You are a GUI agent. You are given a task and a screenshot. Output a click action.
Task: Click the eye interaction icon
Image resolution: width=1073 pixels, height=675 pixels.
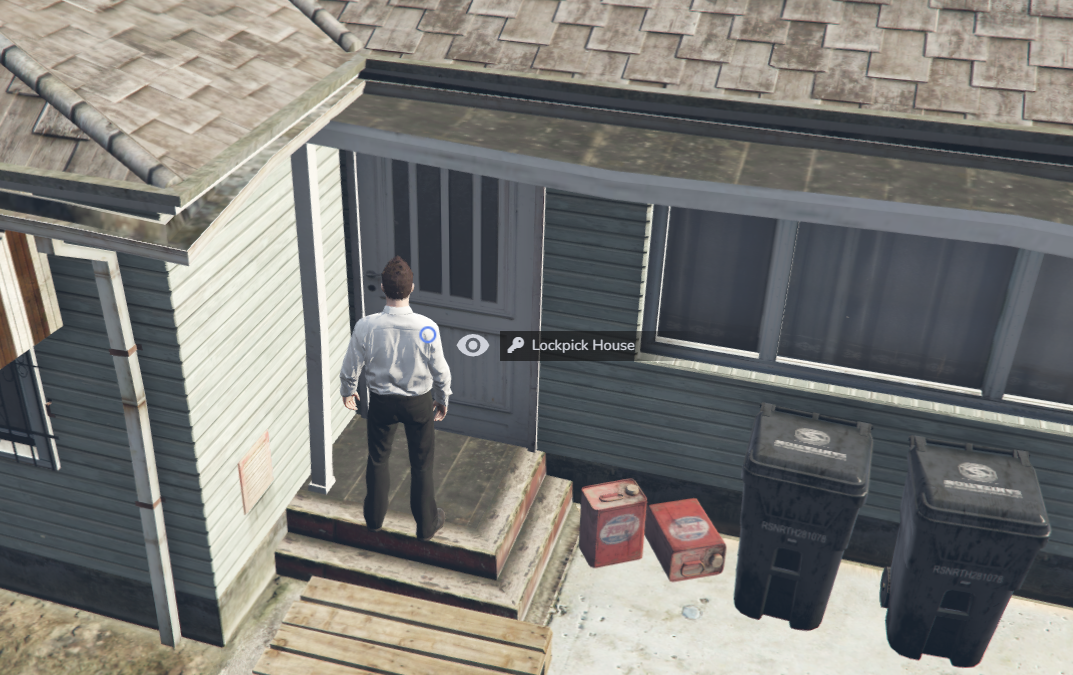point(472,346)
